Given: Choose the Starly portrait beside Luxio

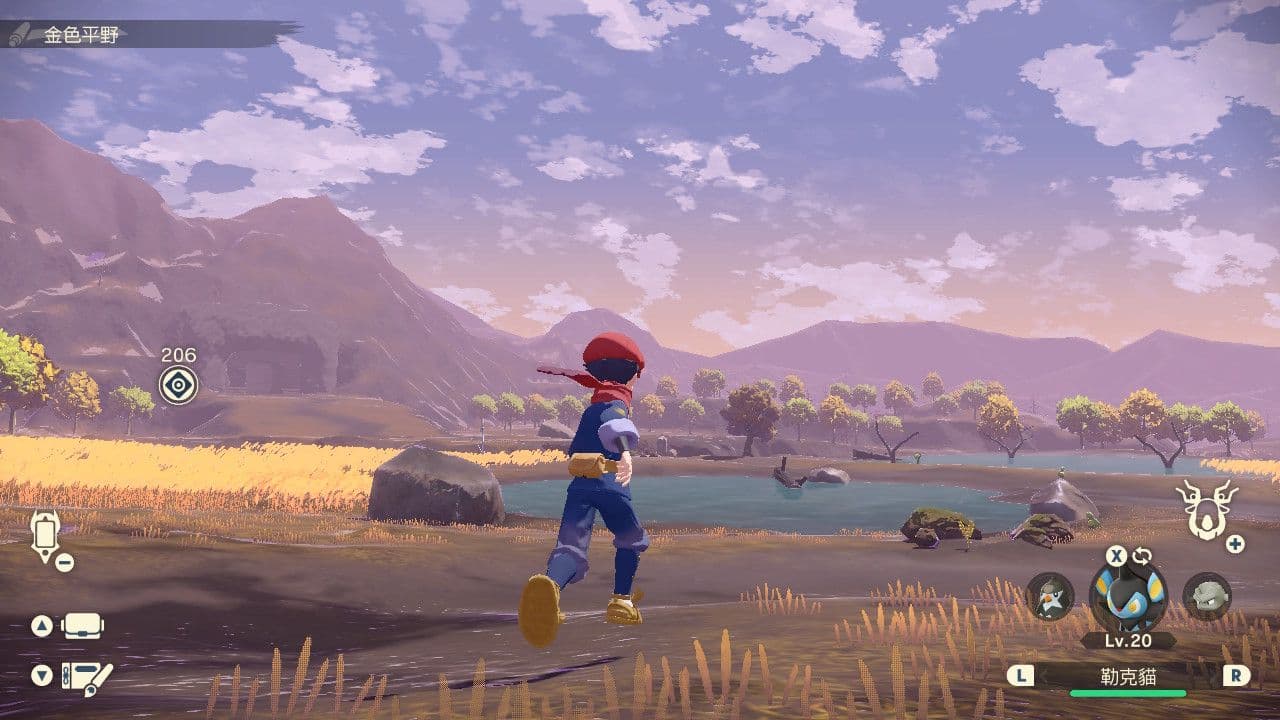Looking at the screenshot, I should coord(1049,596).
